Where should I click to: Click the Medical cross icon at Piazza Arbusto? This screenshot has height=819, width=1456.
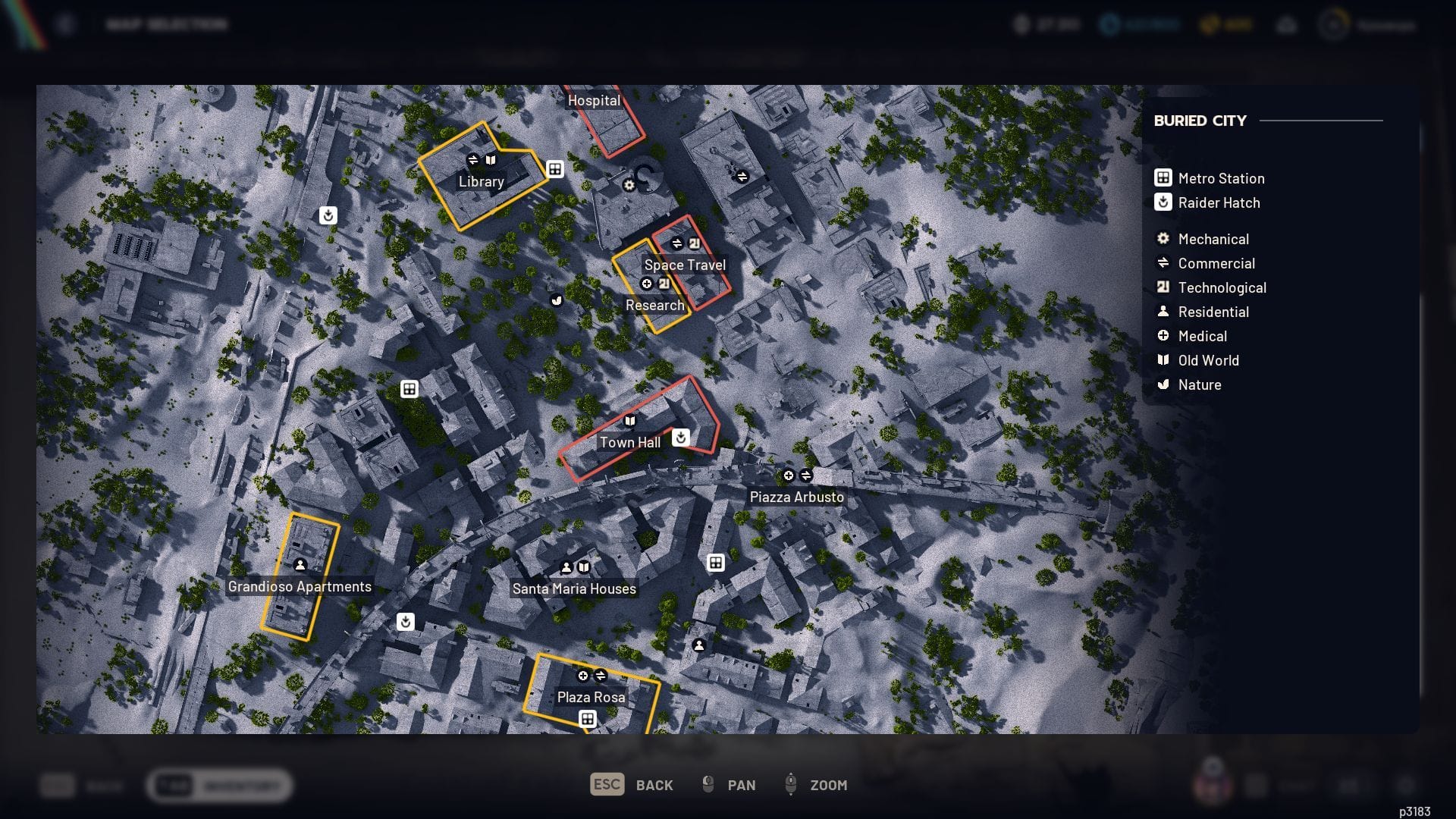click(788, 476)
